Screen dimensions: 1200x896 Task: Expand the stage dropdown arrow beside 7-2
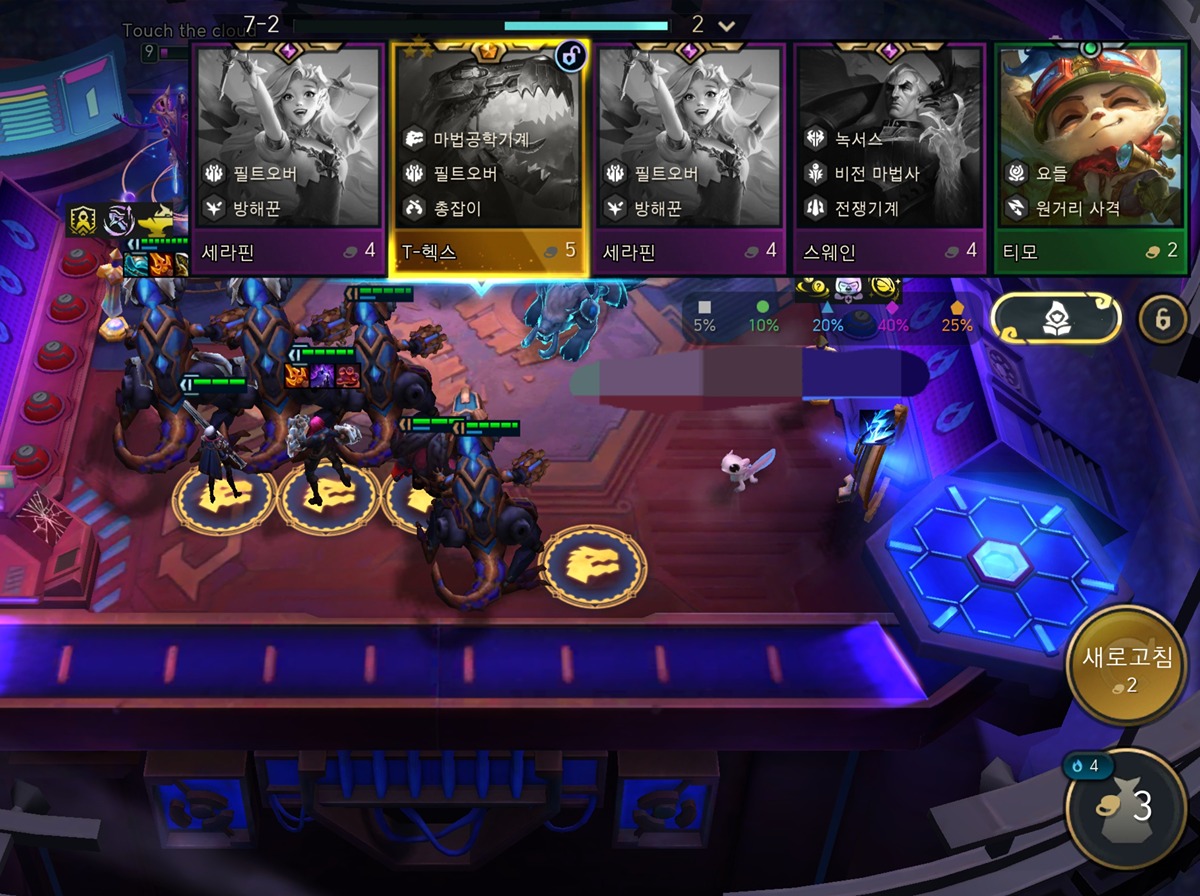click(x=727, y=25)
